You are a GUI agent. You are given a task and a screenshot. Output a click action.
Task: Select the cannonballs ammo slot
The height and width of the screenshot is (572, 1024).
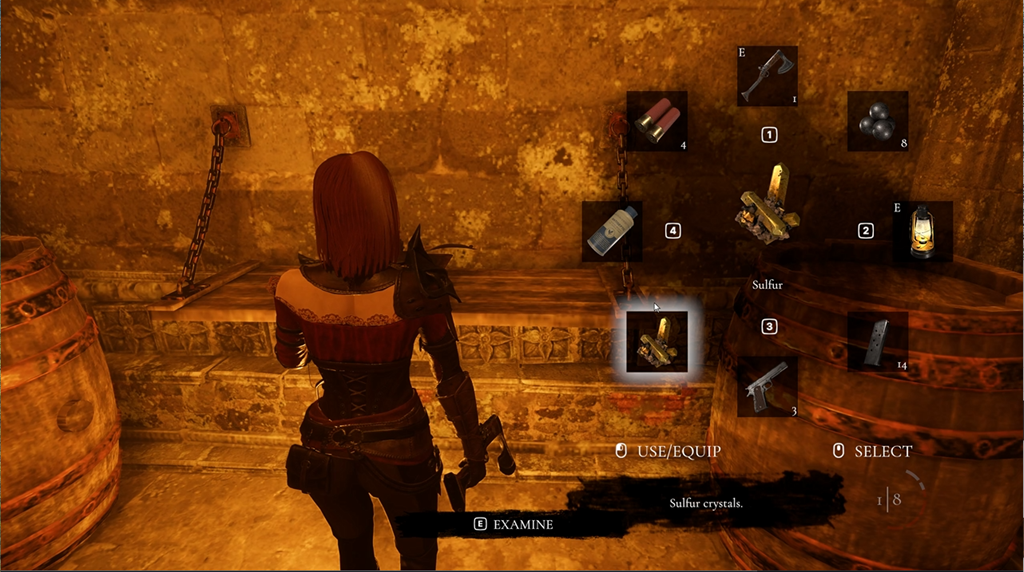point(877,121)
